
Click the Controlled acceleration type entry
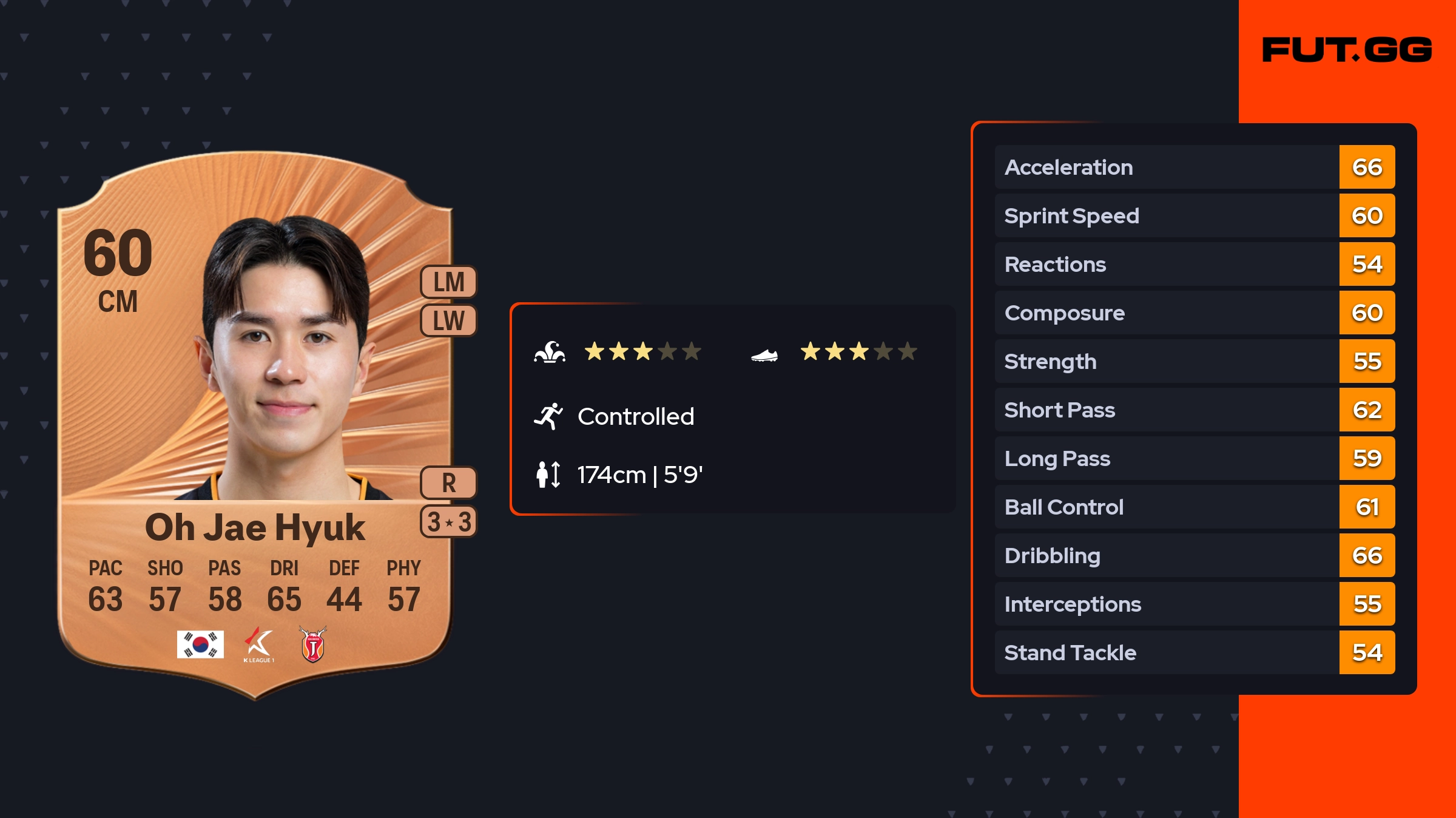click(635, 416)
